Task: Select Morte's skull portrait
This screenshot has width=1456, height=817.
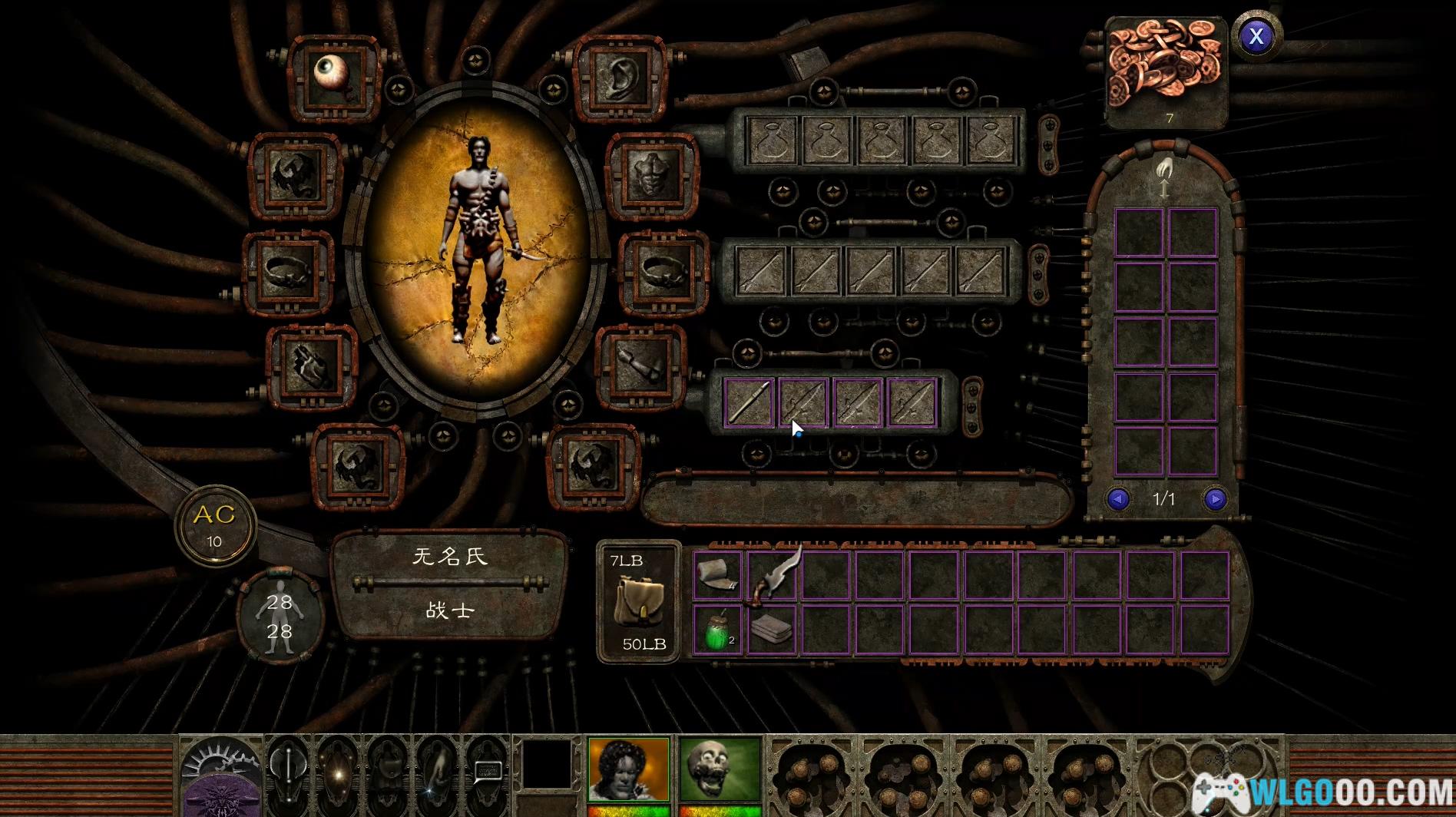Action: click(x=720, y=769)
